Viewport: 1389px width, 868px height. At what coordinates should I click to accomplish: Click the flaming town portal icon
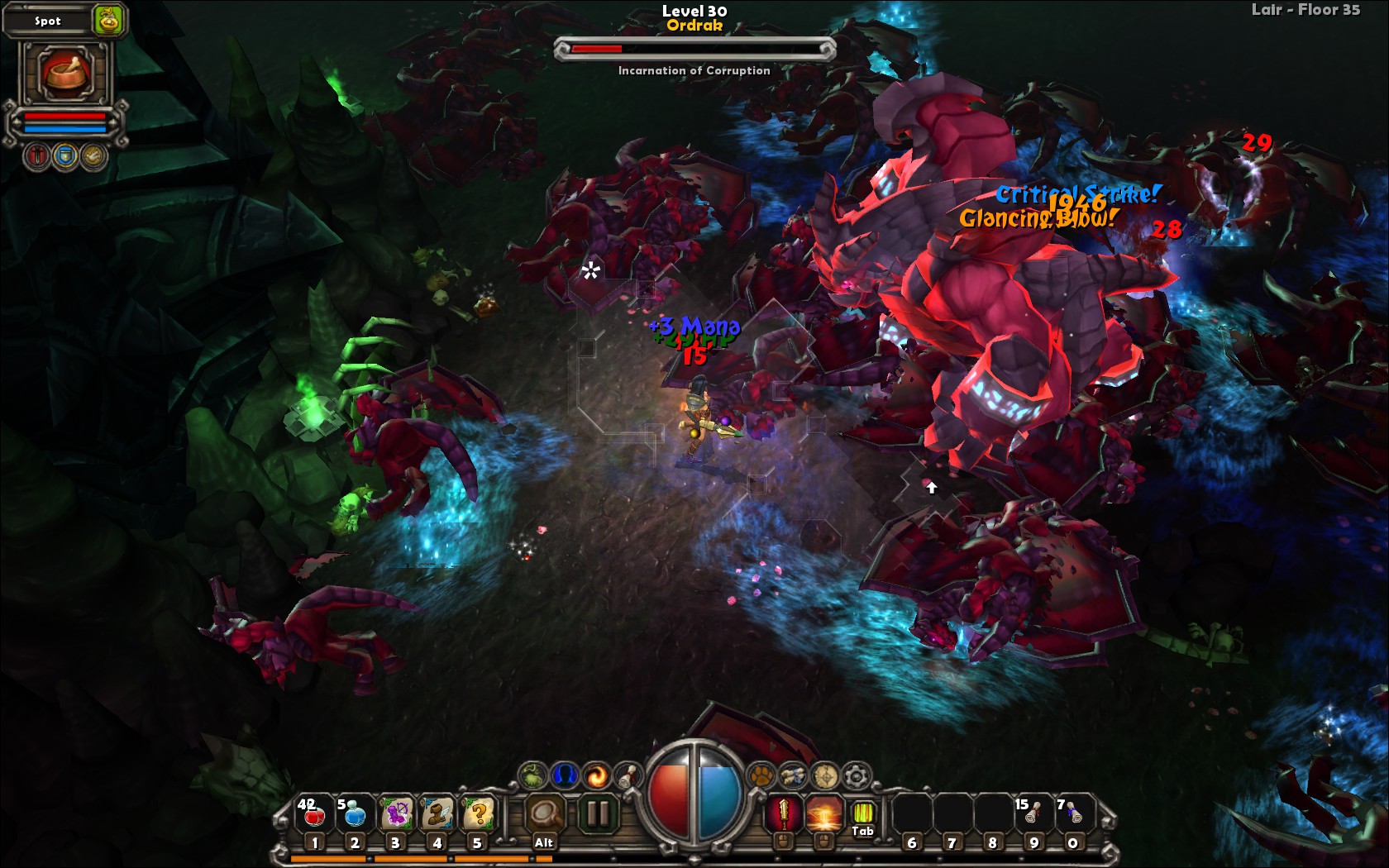[x=597, y=776]
